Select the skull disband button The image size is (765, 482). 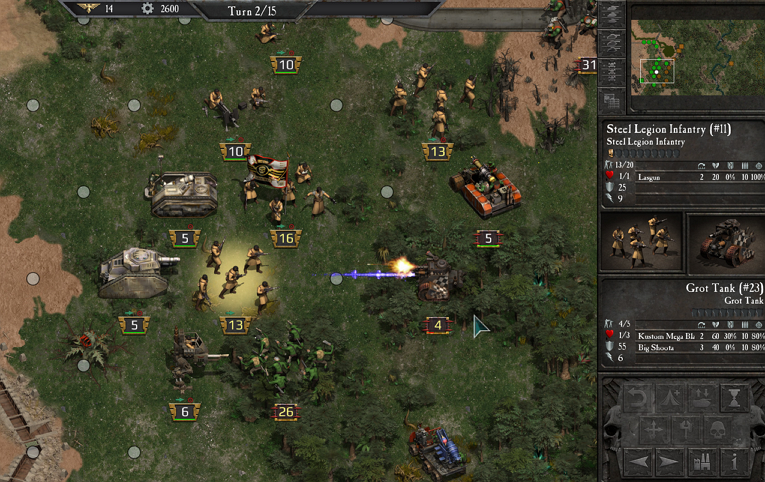720,431
